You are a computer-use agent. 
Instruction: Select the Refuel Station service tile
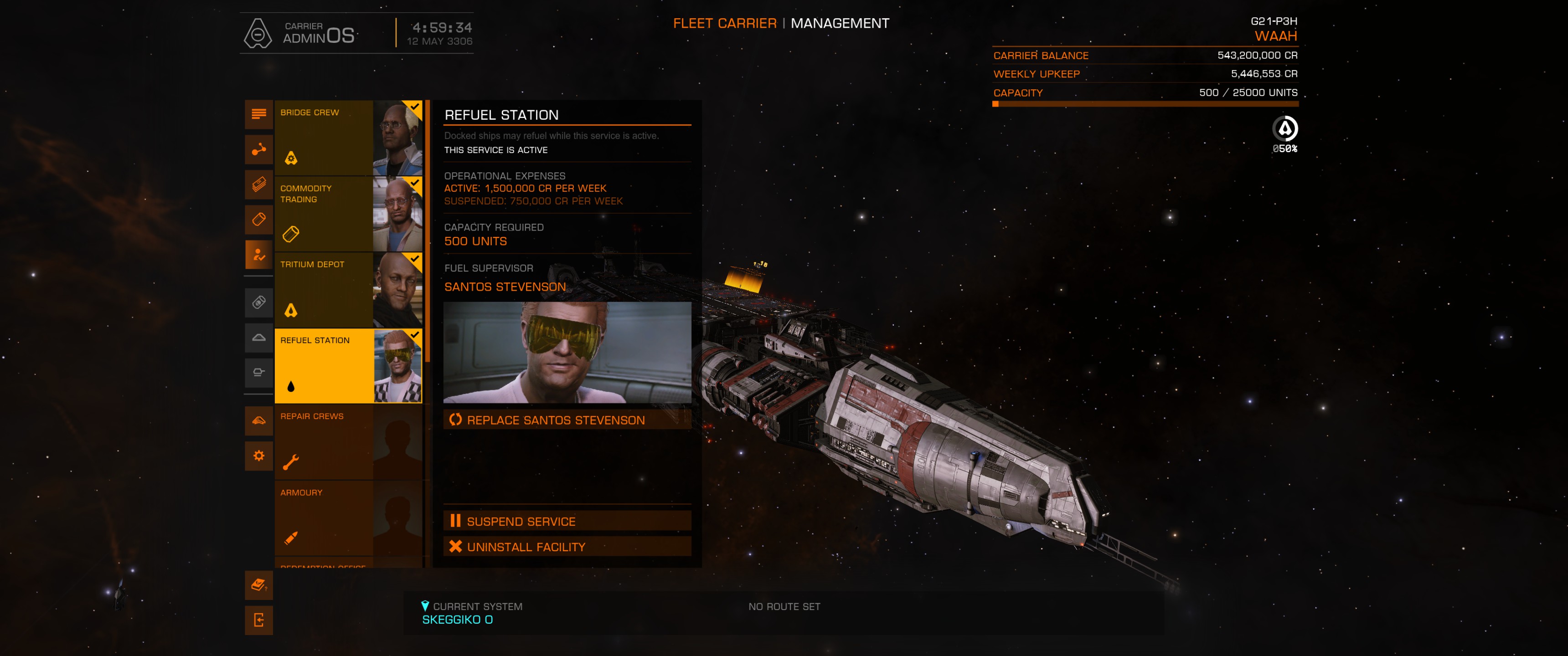pyautogui.click(x=348, y=366)
